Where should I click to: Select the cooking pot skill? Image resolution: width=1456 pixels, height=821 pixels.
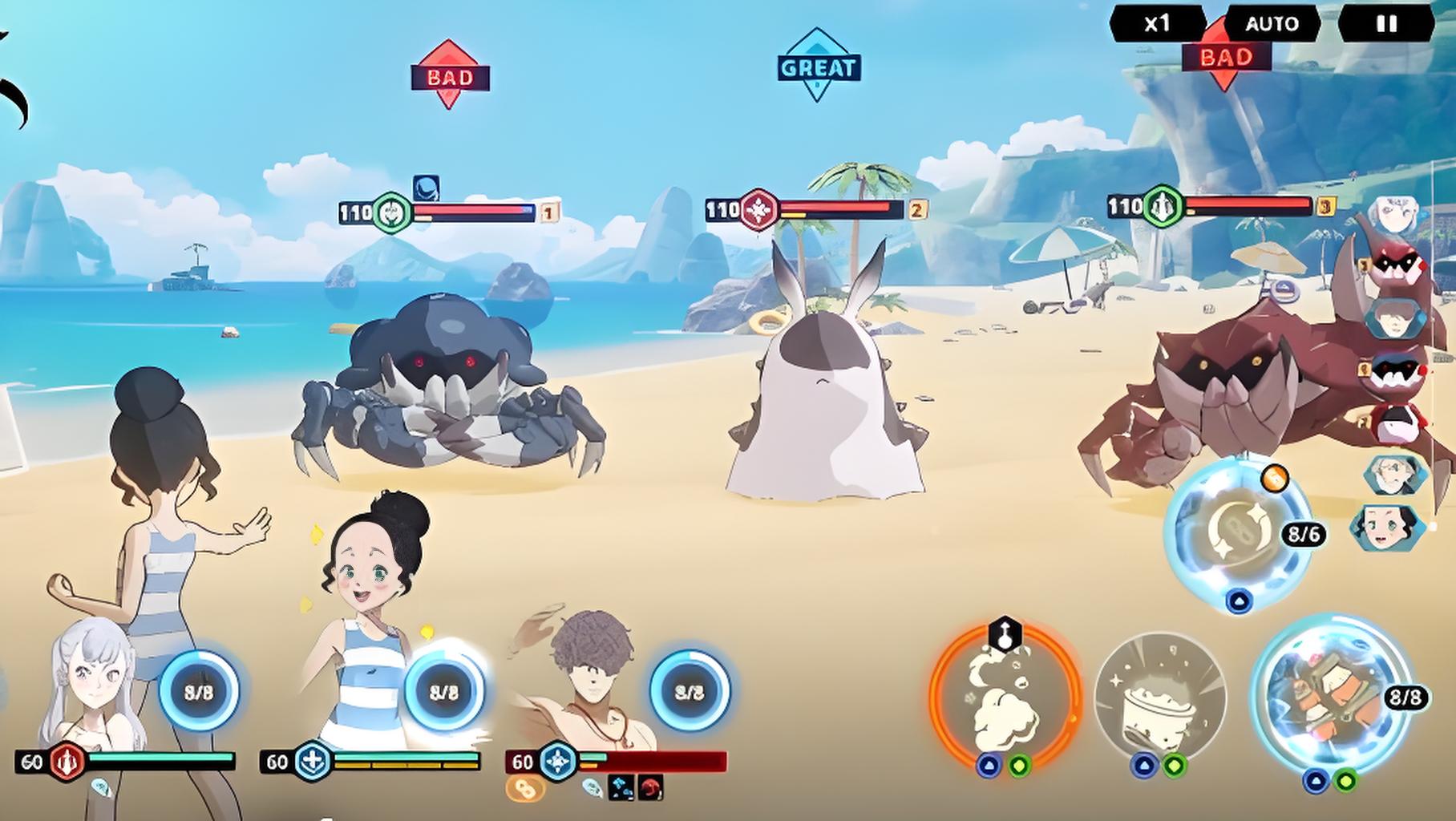(1159, 698)
